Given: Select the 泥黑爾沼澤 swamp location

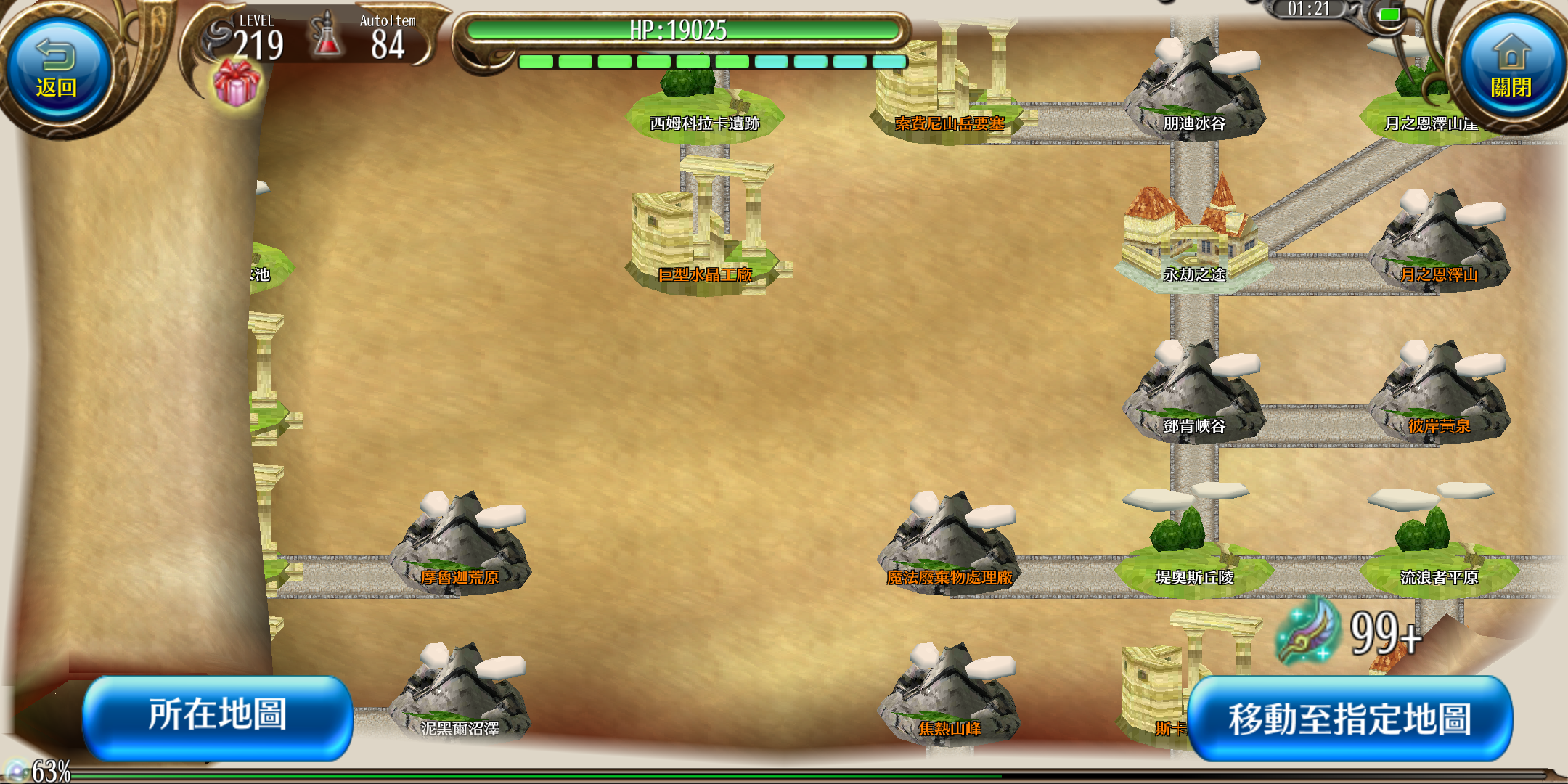Looking at the screenshot, I should coord(460,697).
